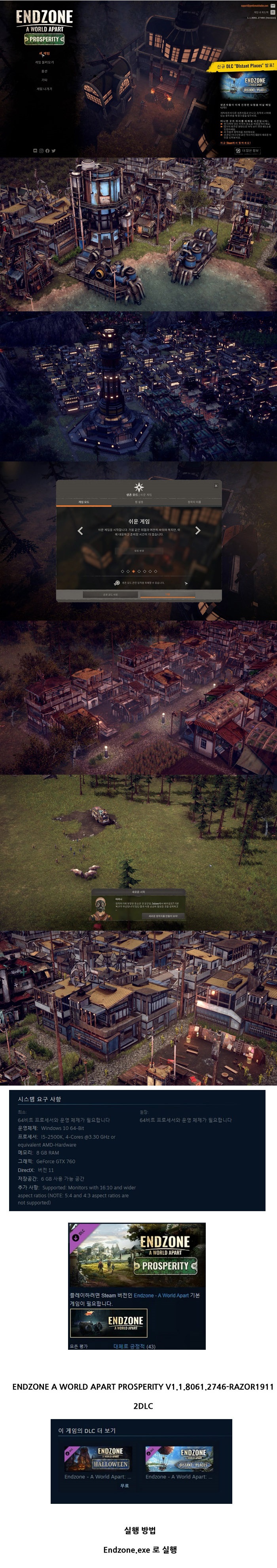Viewport: 277px width, 1568px height.
Task: Switch to the 맵 설정 tab
Action: point(139,502)
